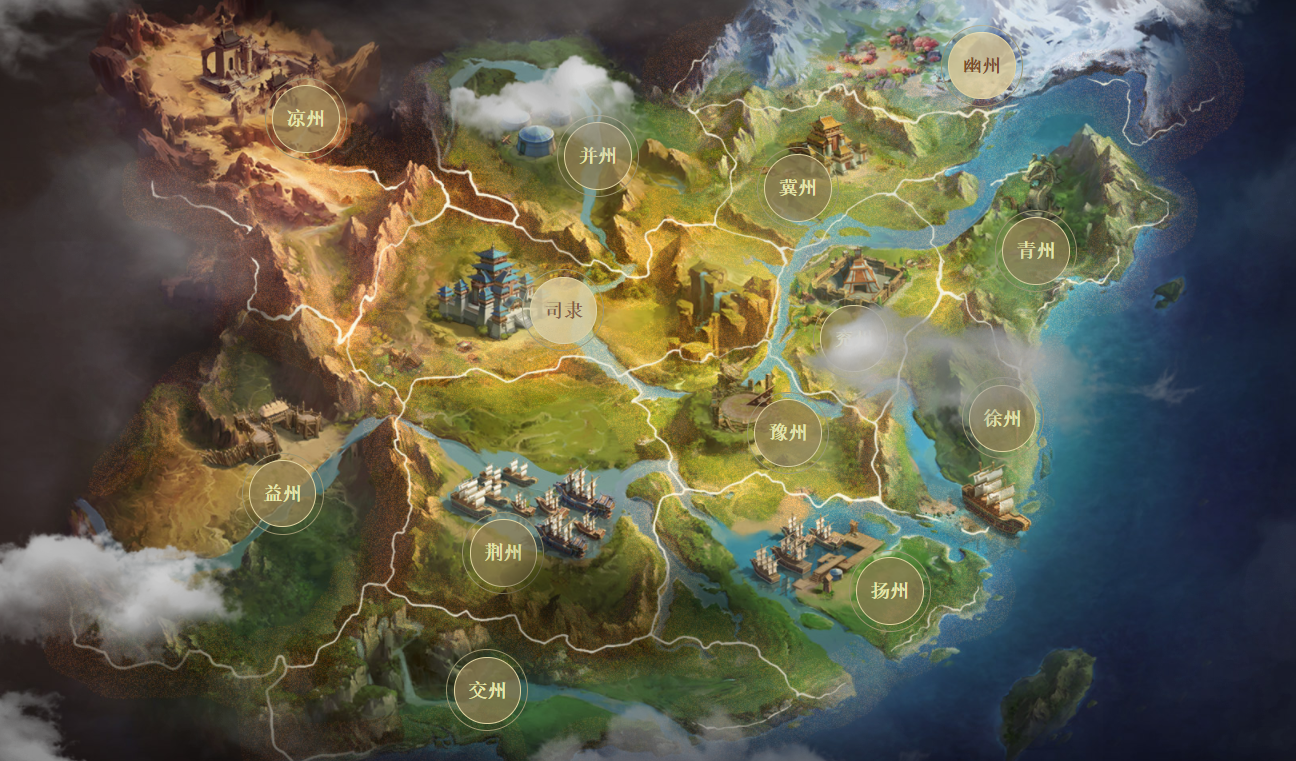Select the 凉州 province marker
Image resolution: width=1296 pixels, height=761 pixels.
306,119
